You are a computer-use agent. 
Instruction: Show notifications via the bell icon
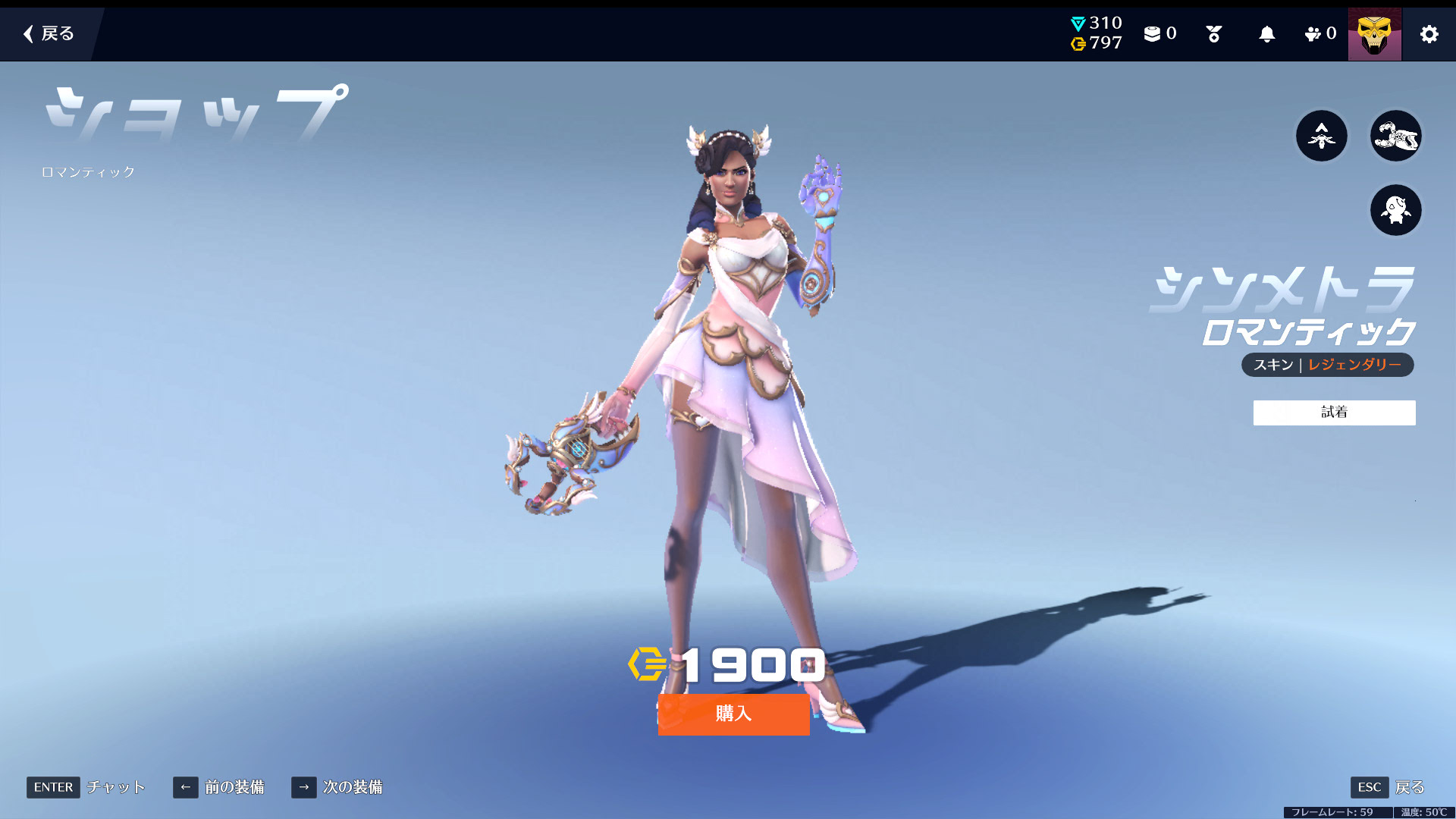click(x=1266, y=34)
